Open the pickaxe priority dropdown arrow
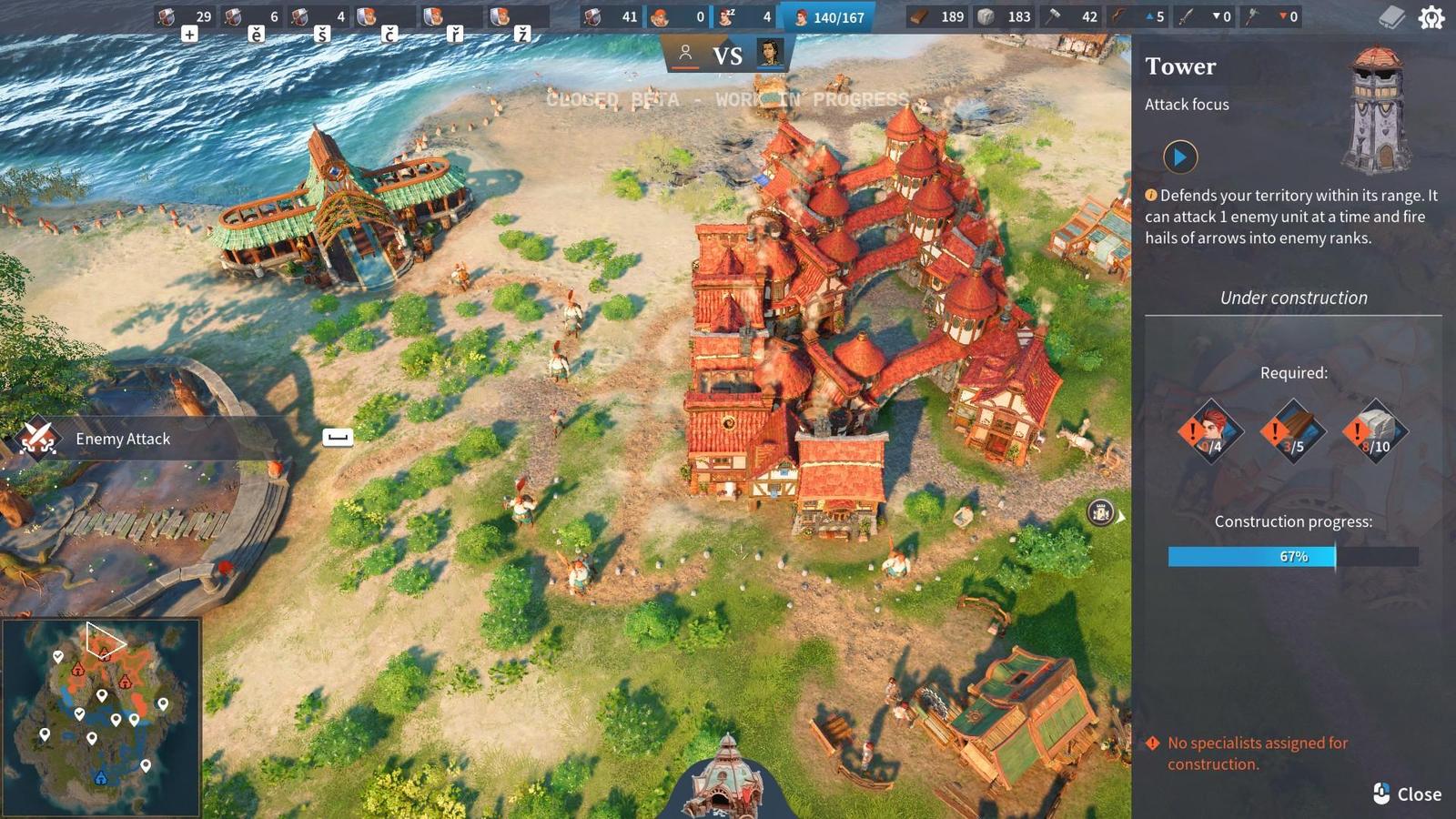 [x=1284, y=15]
